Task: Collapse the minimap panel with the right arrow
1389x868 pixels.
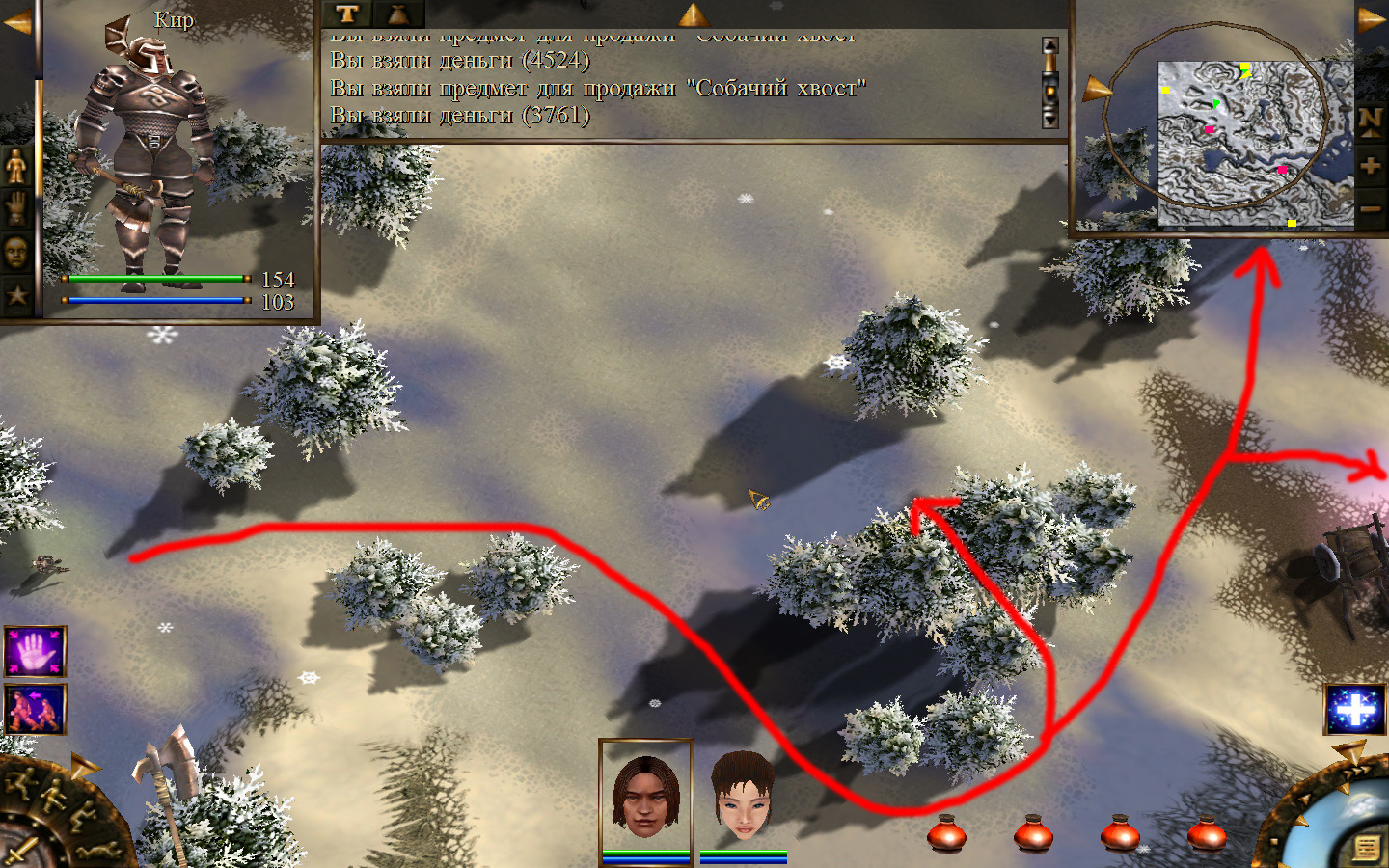Action: pos(1371,19)
